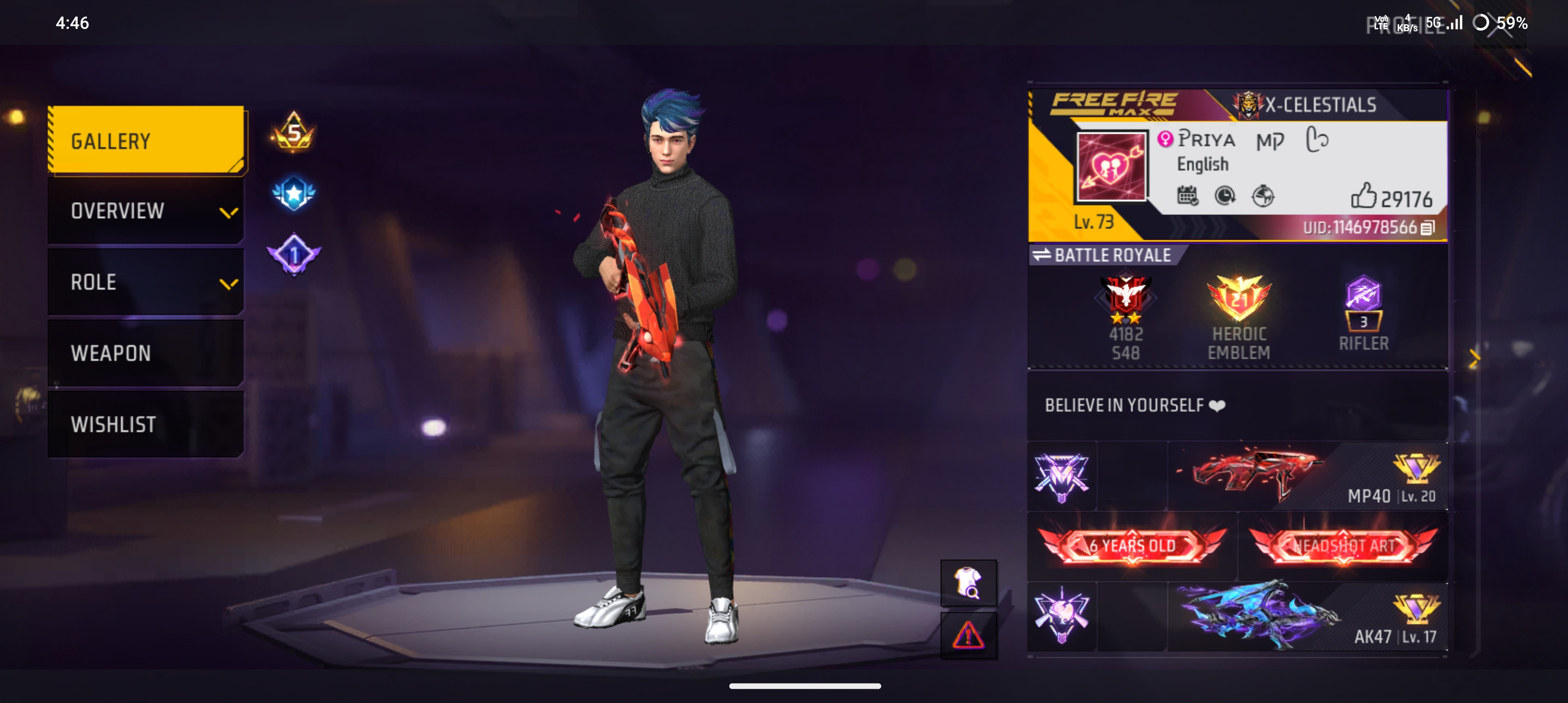Screen dimensions: 1568x703
Task: Open the Wishlist tab
Action: click(146, 424)
